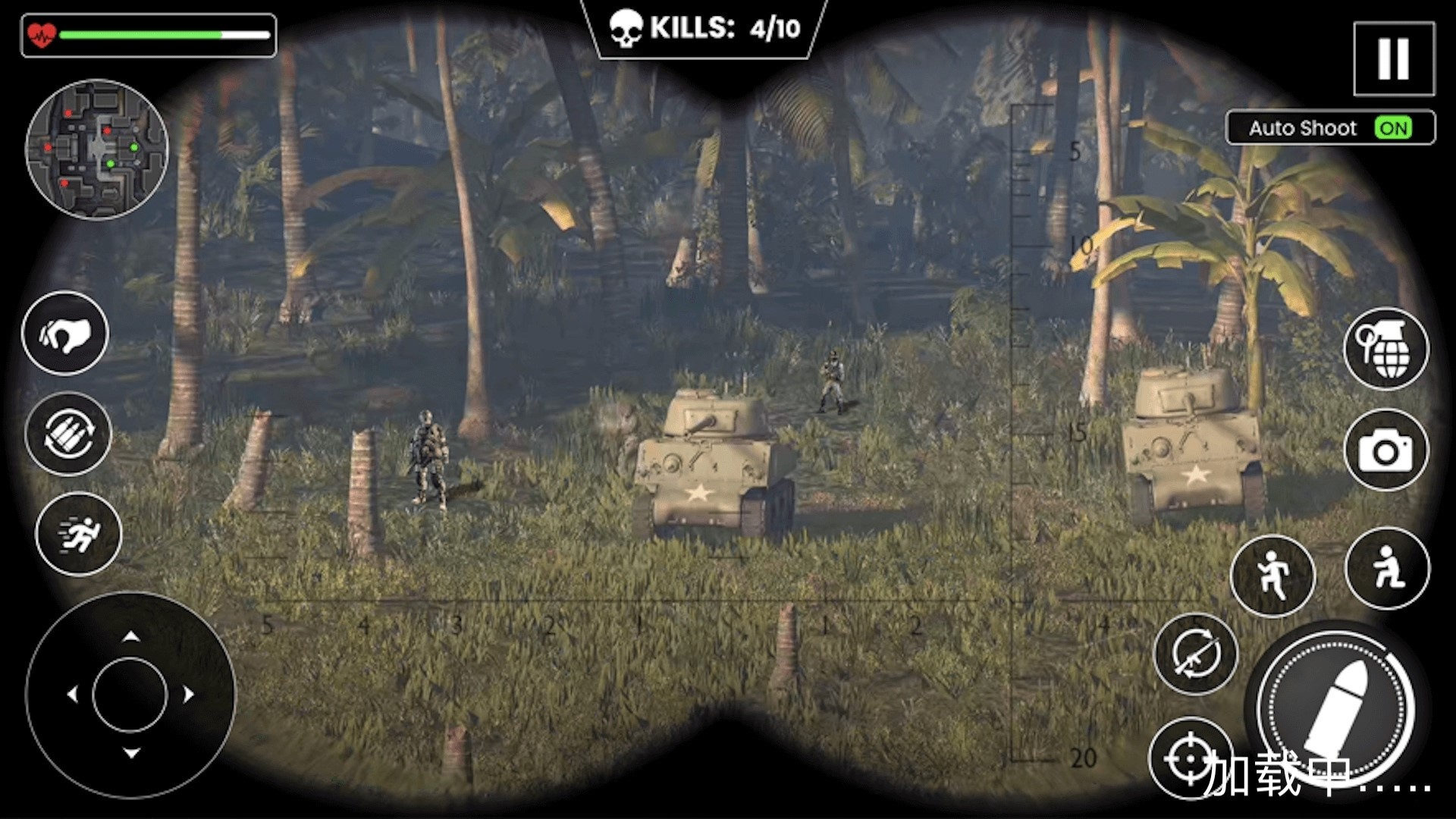This screenshot has width=1456, height=819.
Task: Tap the down arrow on movement joystick
Action: 130,753
